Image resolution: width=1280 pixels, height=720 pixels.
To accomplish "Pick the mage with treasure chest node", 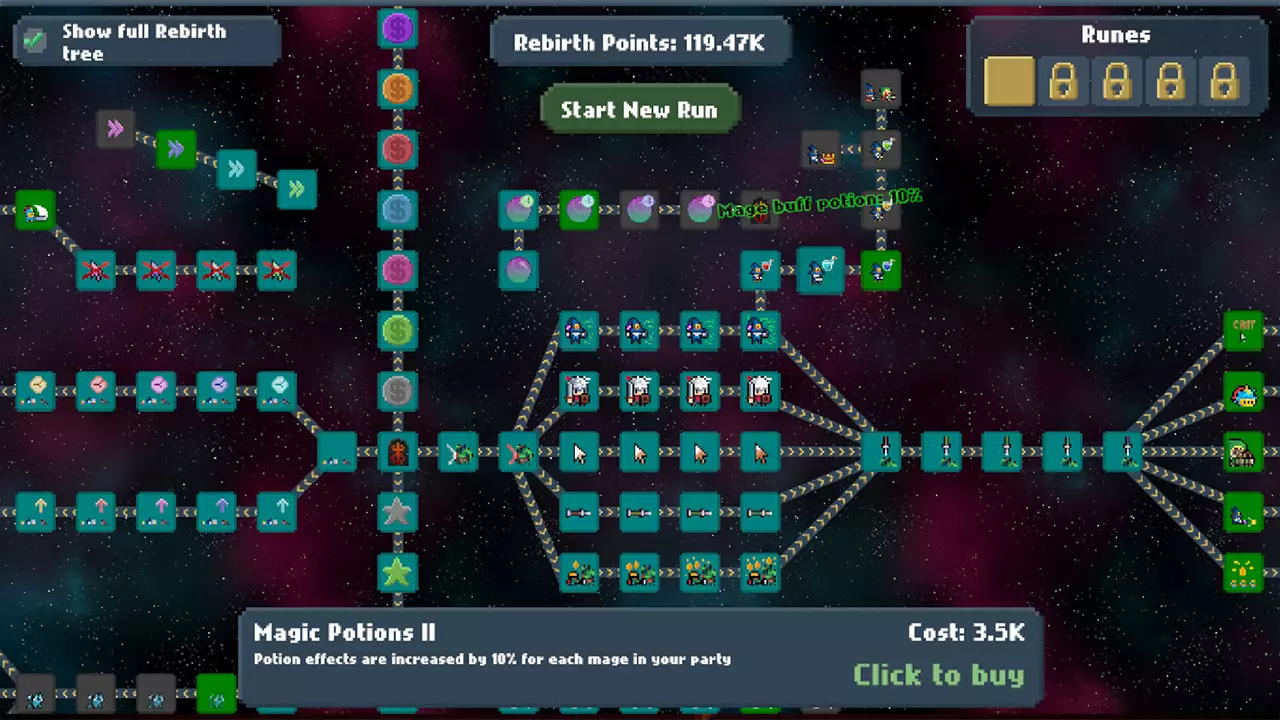I will pyautogui.click(x=821, y=152).
